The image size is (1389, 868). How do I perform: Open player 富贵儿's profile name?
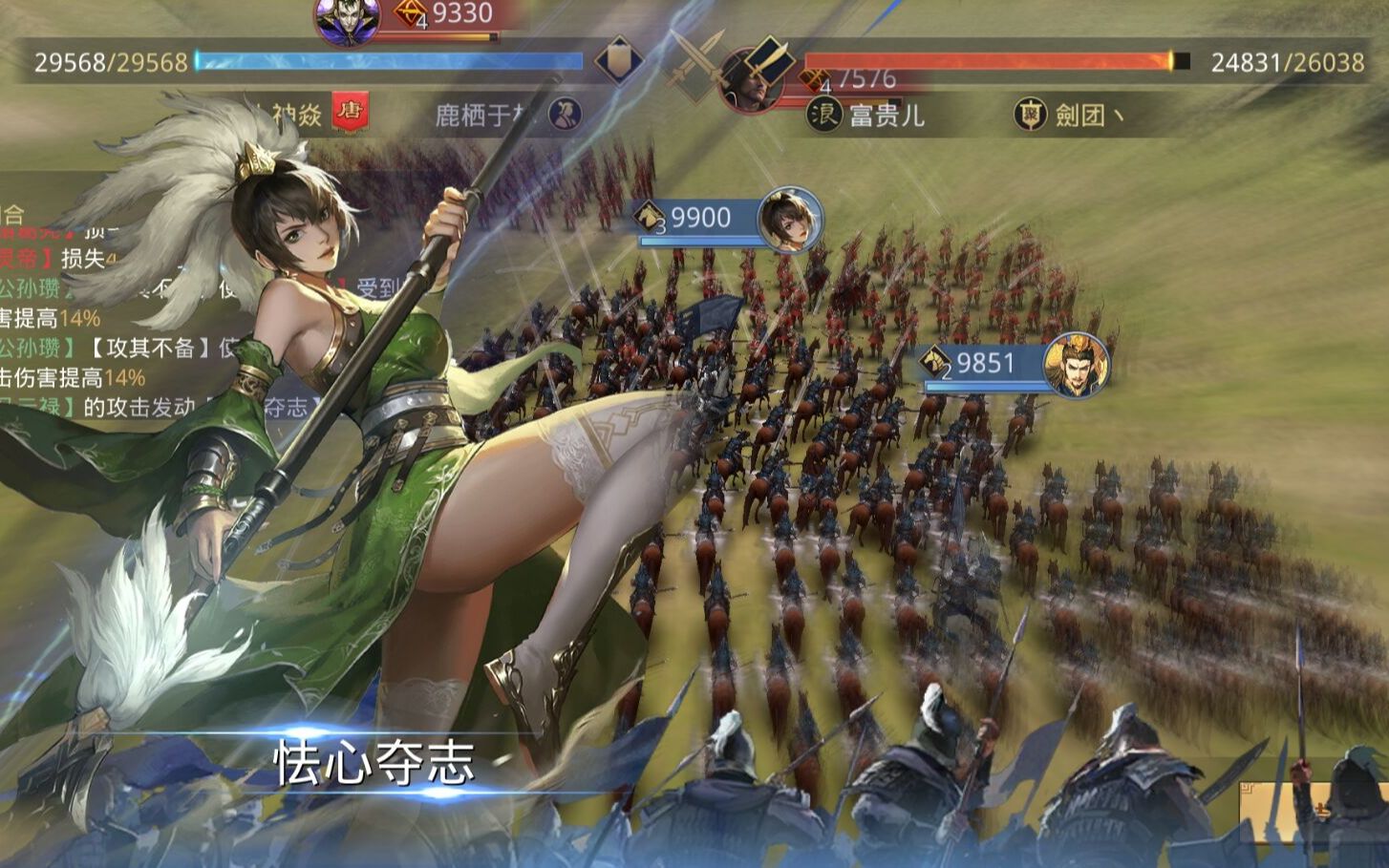pyautogui.click(x=887, y=116)
